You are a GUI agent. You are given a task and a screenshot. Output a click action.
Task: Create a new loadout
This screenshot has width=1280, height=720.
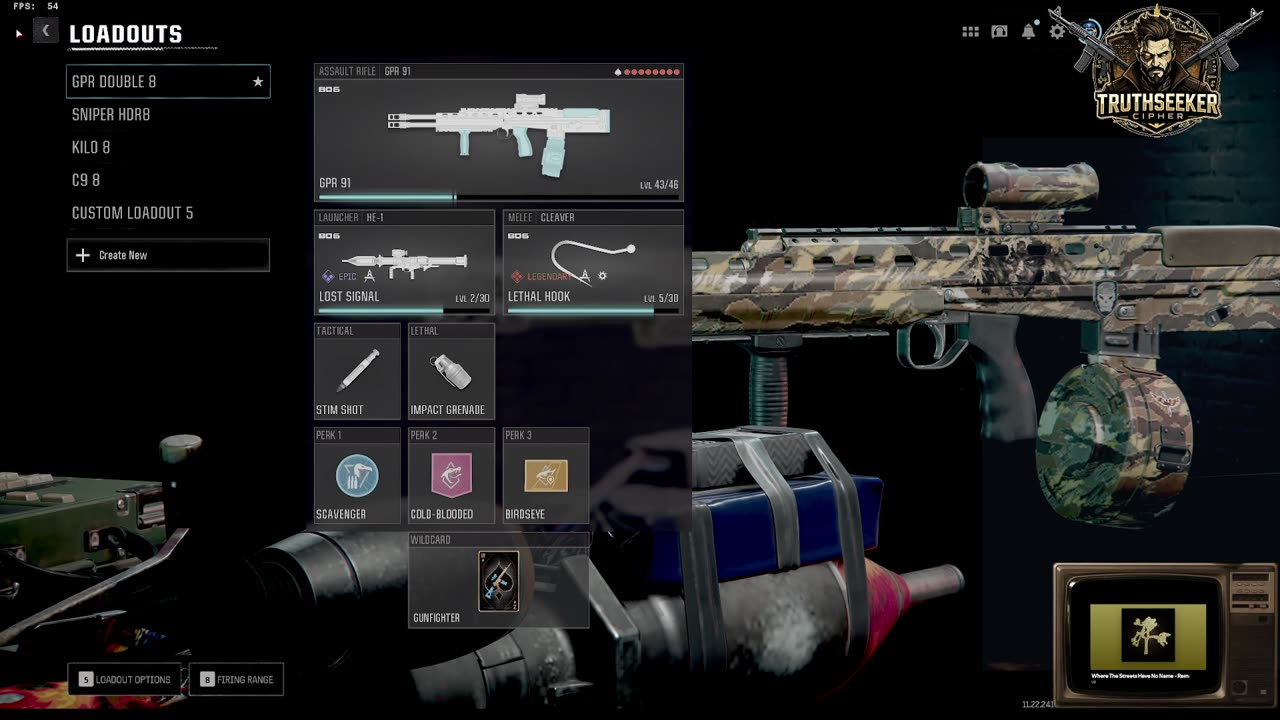click(168, 255)
